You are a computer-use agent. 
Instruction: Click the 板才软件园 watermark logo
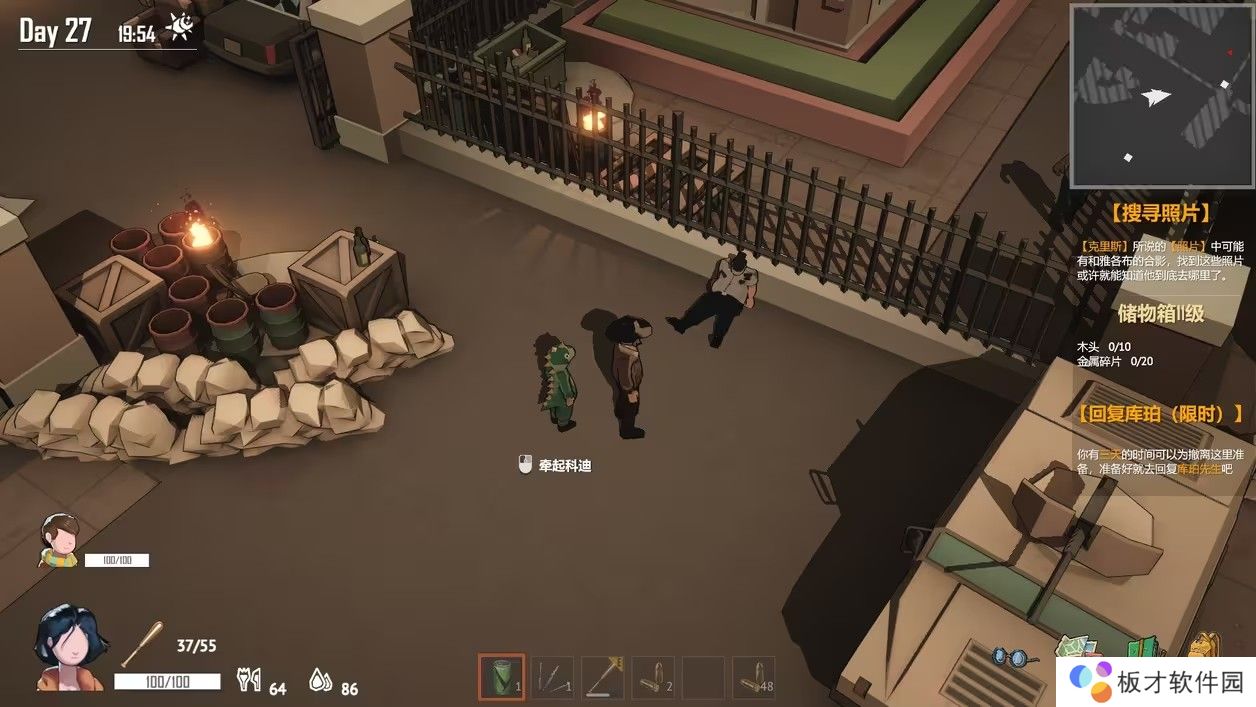pos(1155,681)
